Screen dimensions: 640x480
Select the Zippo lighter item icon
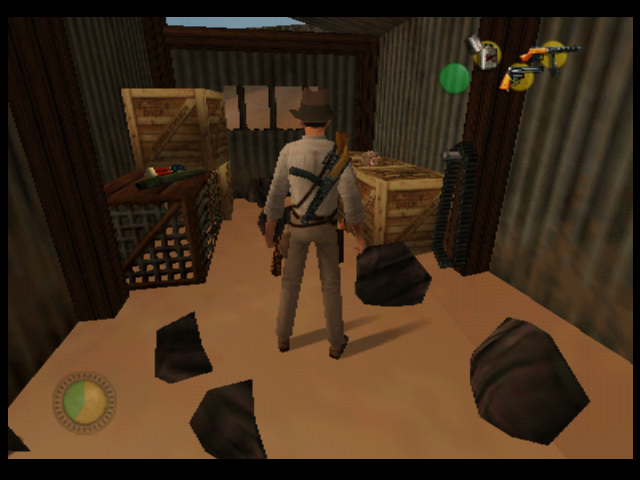(x=485, y=52)
